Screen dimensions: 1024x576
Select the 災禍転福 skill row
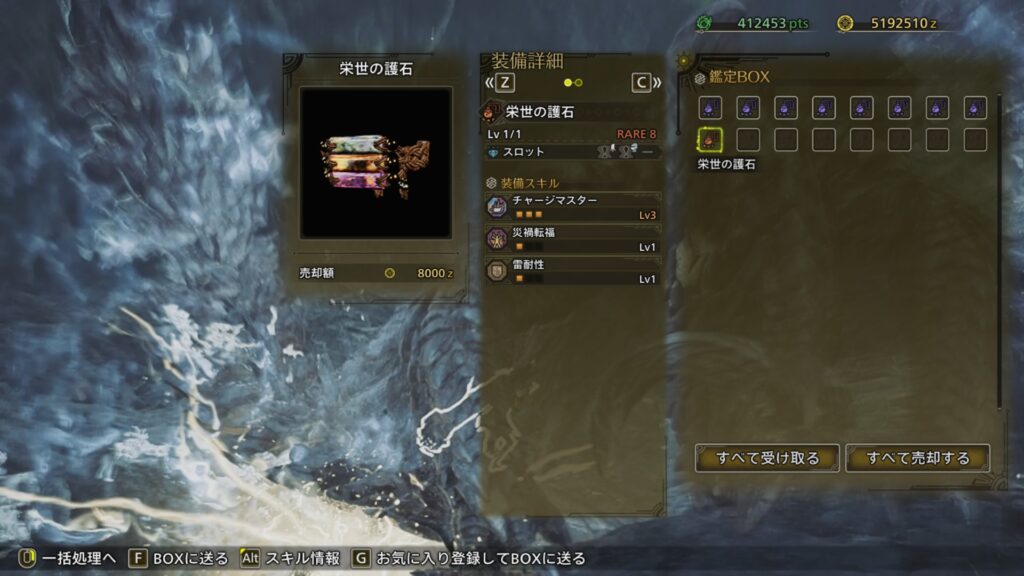[573, 239]
